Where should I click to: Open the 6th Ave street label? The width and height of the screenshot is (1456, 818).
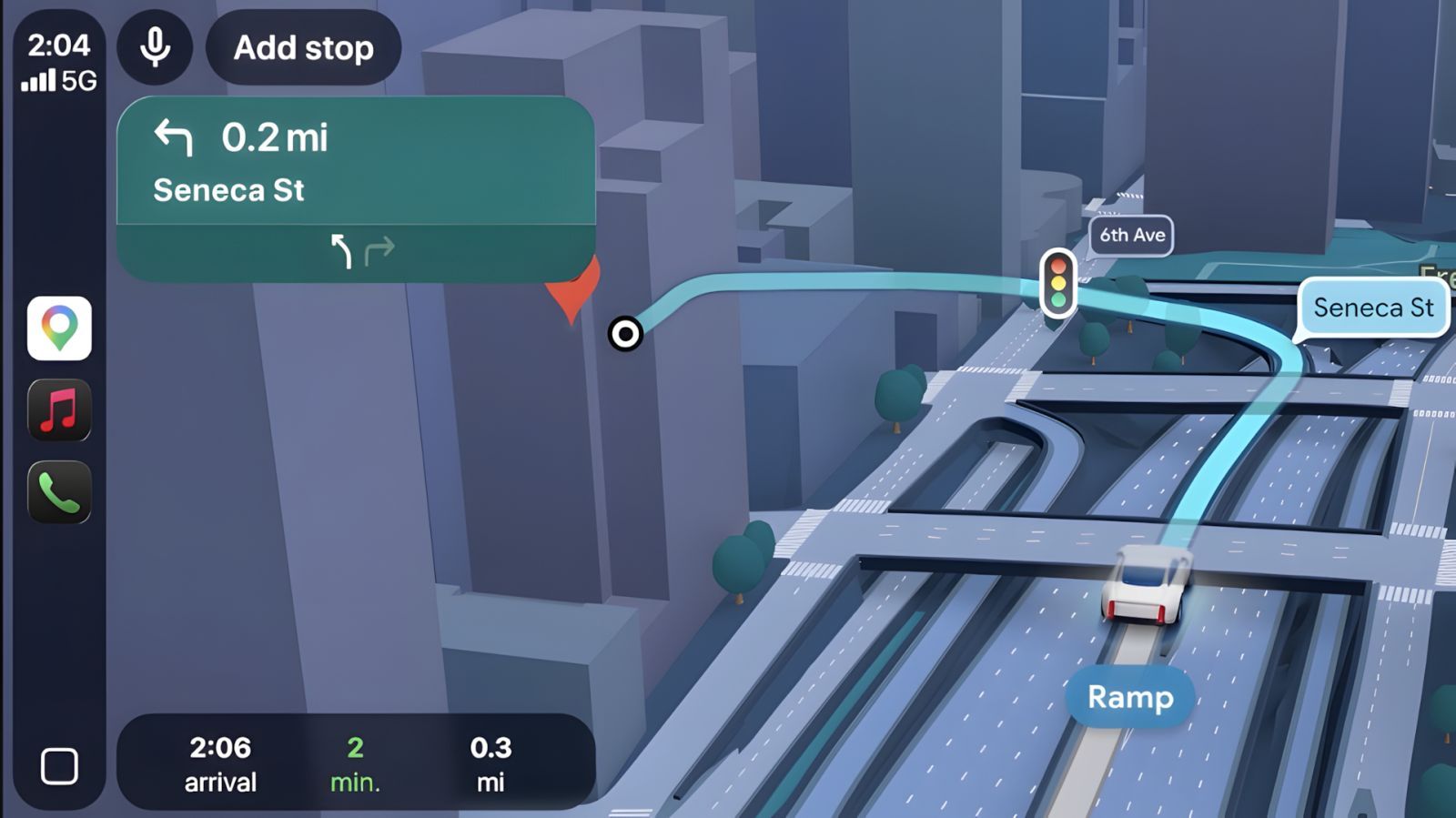[1131, 236]
